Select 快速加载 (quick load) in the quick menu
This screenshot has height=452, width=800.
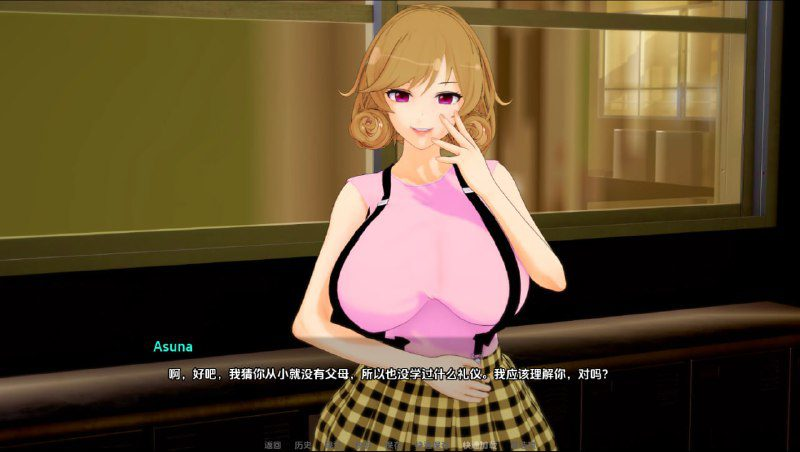point(480,444)
